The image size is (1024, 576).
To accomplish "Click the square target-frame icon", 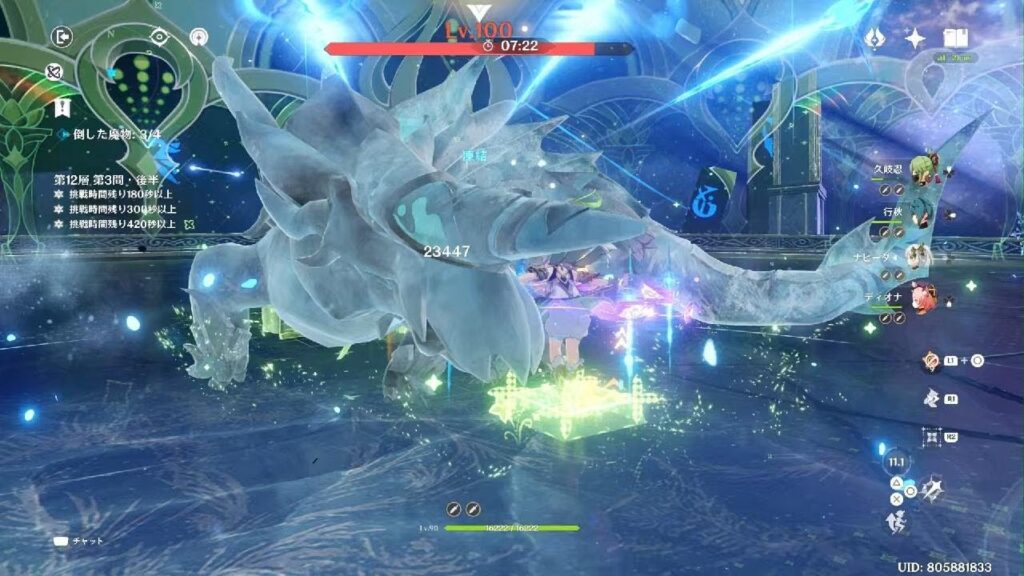I will coord(932,436).
